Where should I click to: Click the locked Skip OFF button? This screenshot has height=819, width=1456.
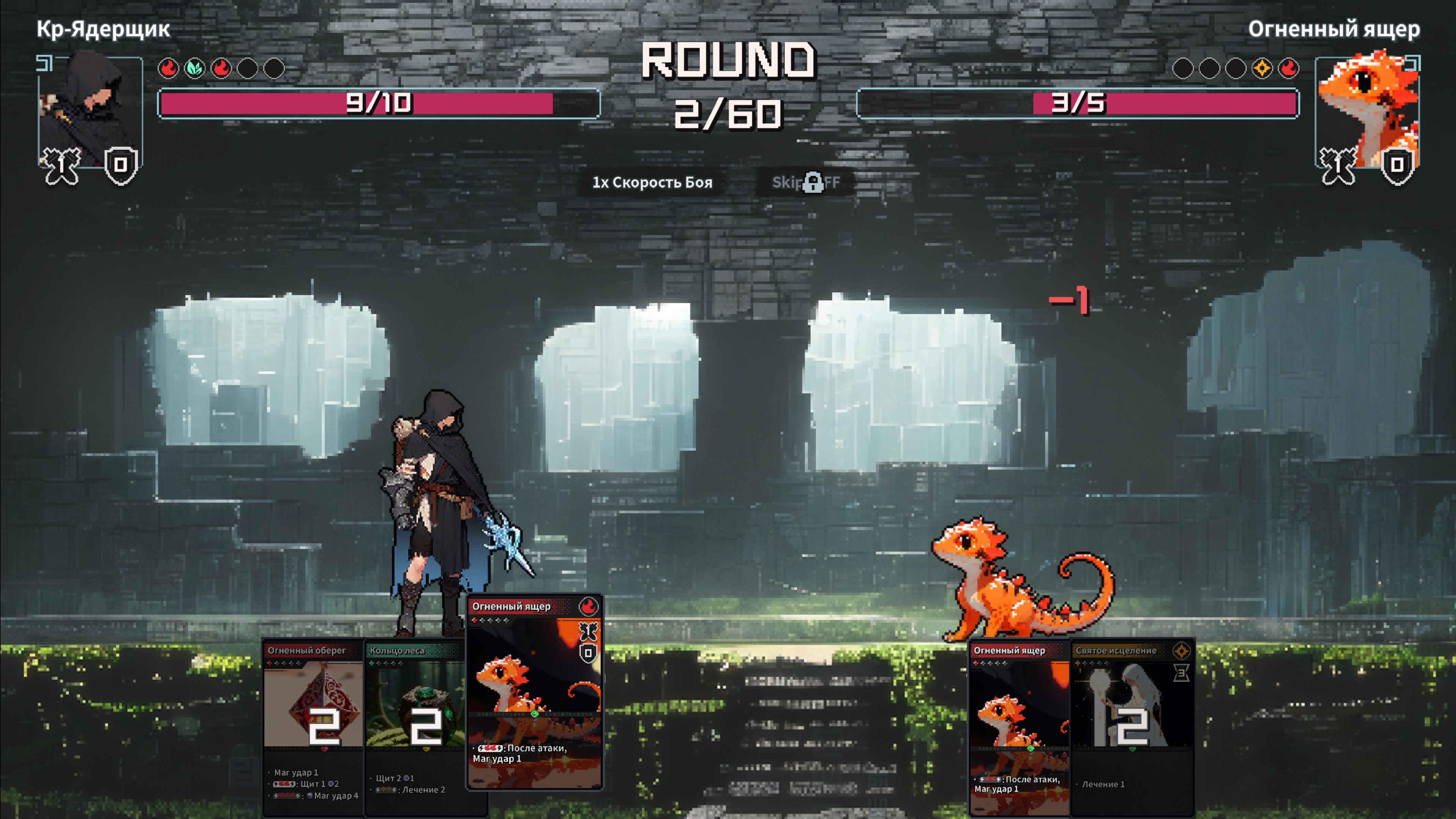point(806,183)
